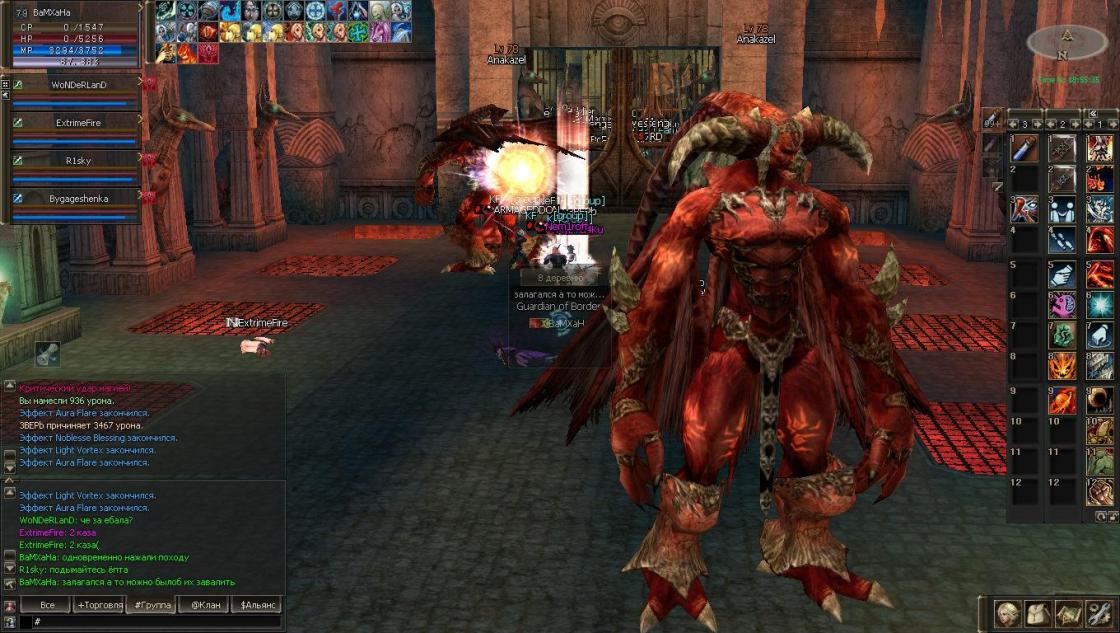Target party member R1sky
Viewport: 1120px width, 633px height.
click(78, 160)
